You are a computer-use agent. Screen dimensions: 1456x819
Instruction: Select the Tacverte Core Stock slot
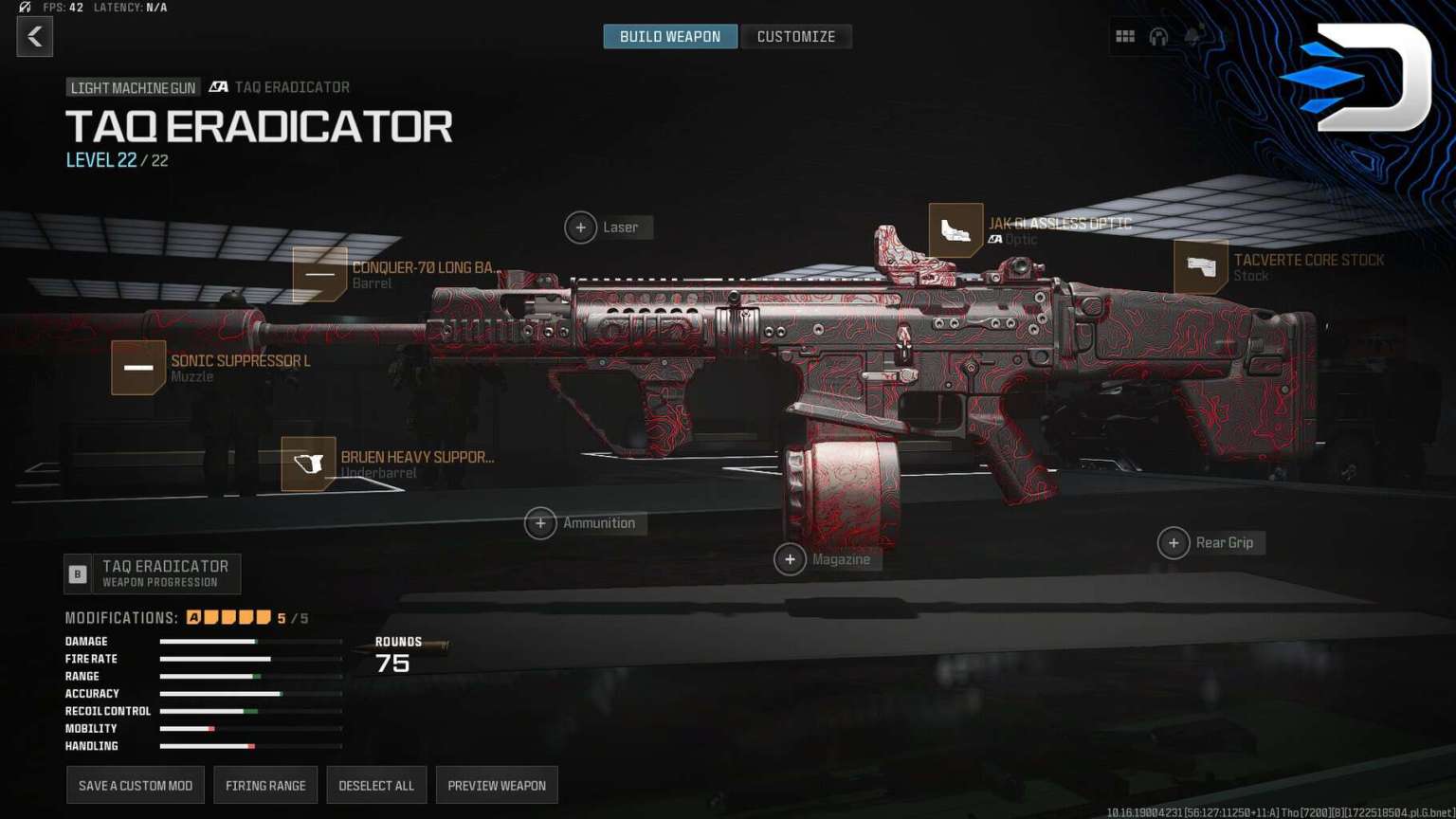1201,267
